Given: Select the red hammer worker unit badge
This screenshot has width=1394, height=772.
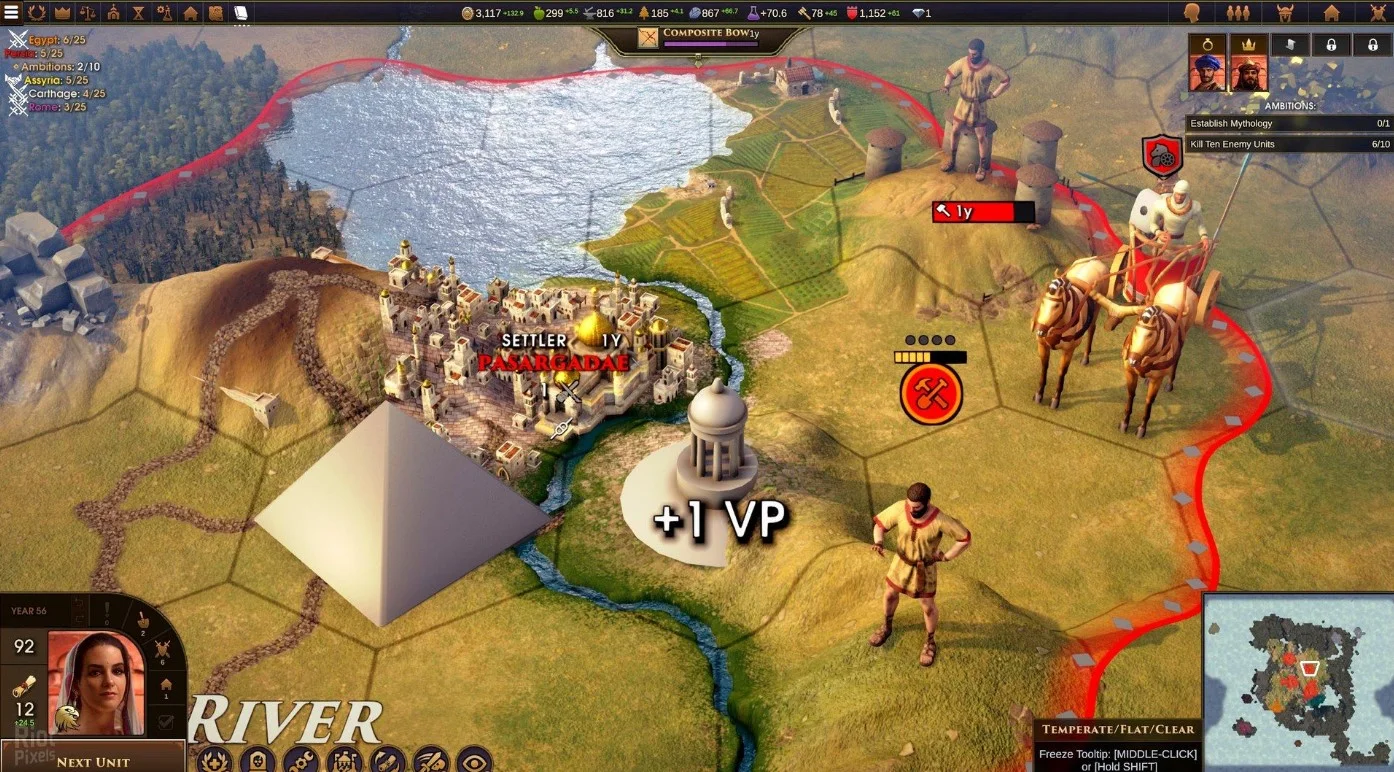Looking at the screenshot, I should [x=930, y=393].
